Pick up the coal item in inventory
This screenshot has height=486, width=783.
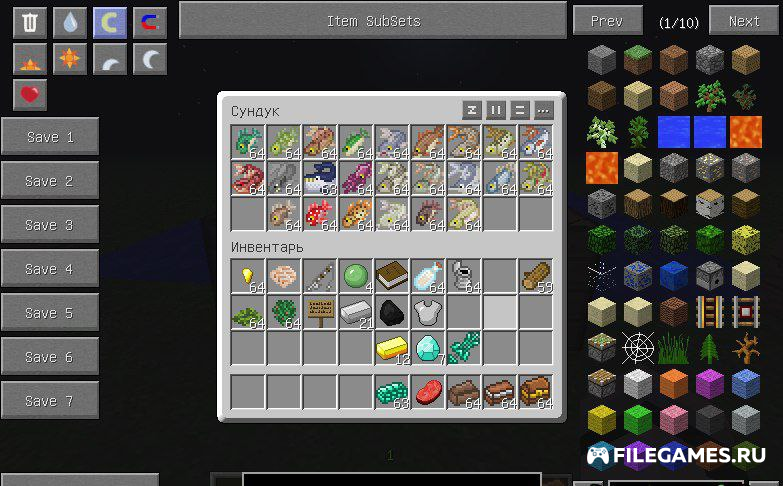pyautogui.click(x=392, y=312)
